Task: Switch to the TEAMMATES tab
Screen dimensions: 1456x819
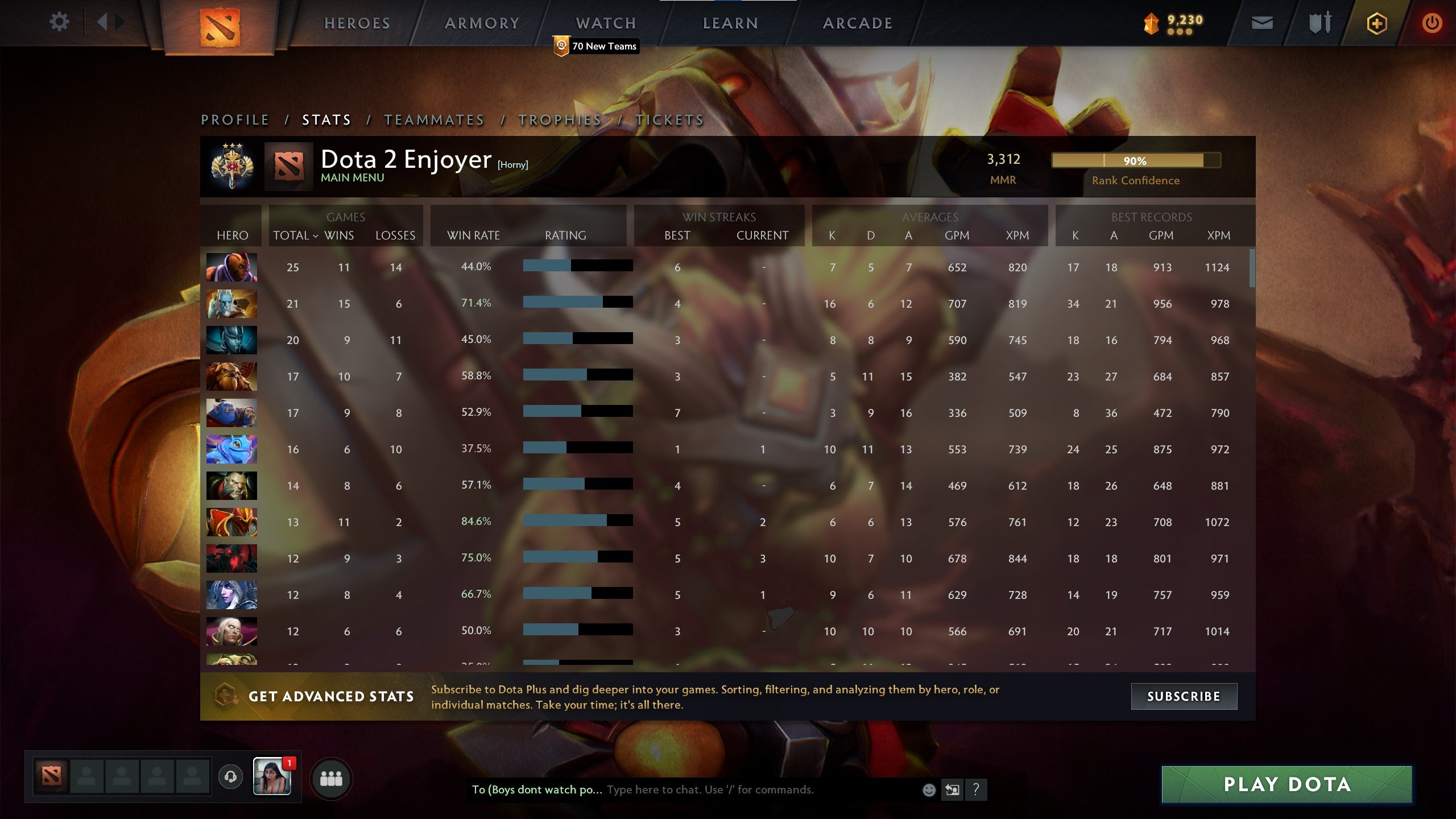Action: click(x=434, y=120)
